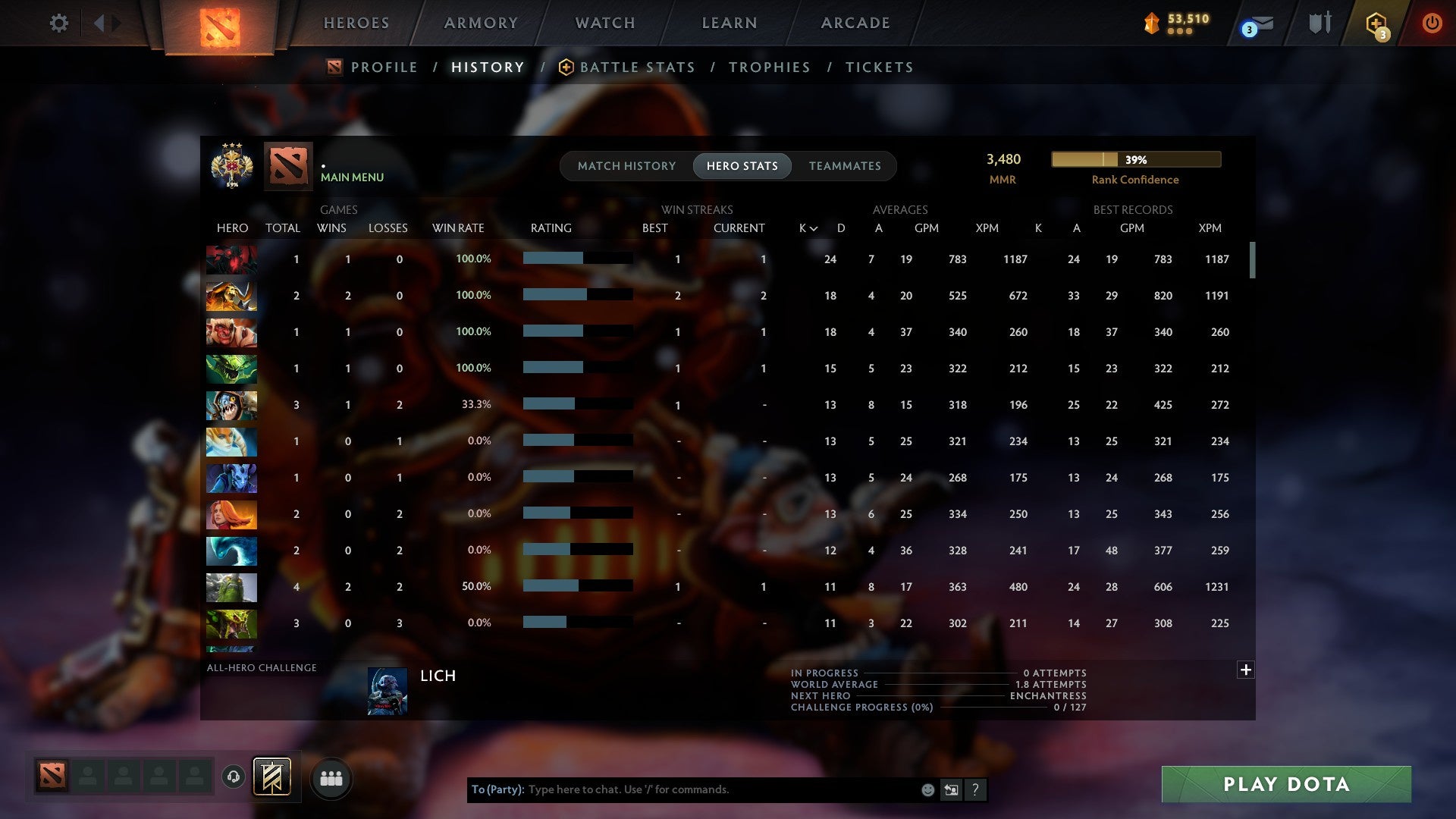The image size is (1456, 819).
Task: Open the friends list icon
Action: [330, 777]
